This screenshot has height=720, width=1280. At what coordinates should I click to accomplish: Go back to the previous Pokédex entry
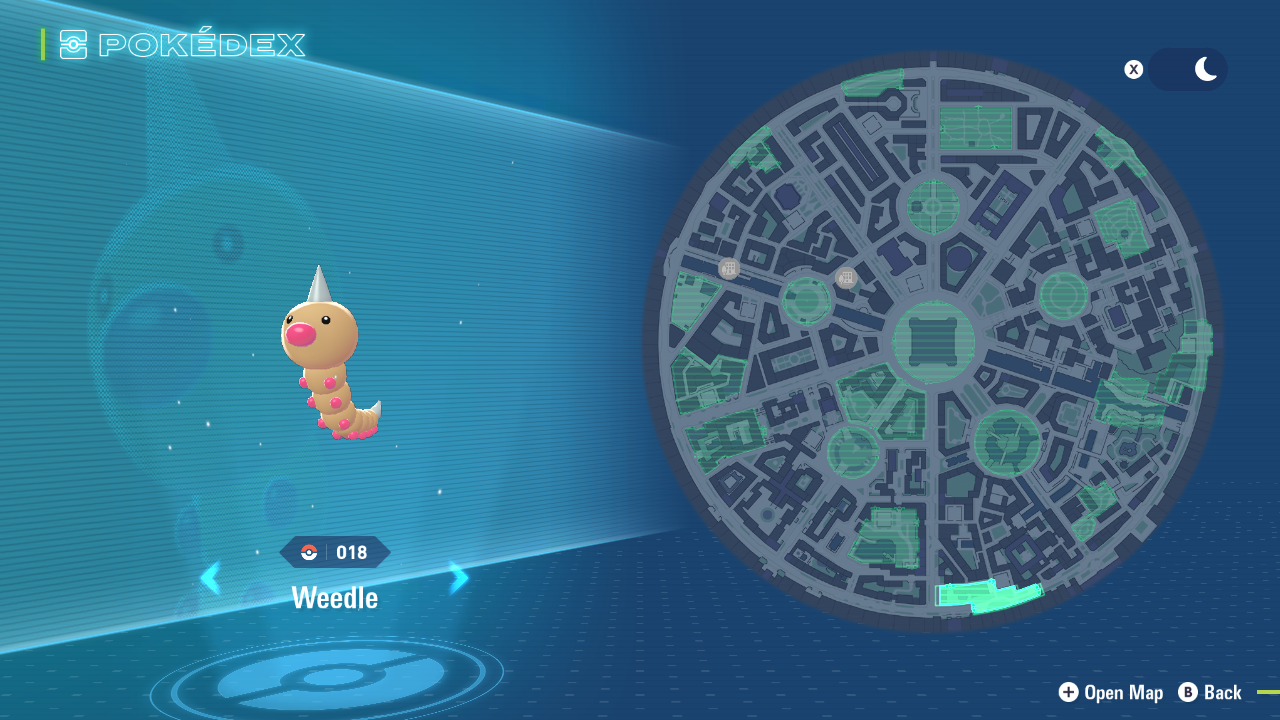pos(211,577)
